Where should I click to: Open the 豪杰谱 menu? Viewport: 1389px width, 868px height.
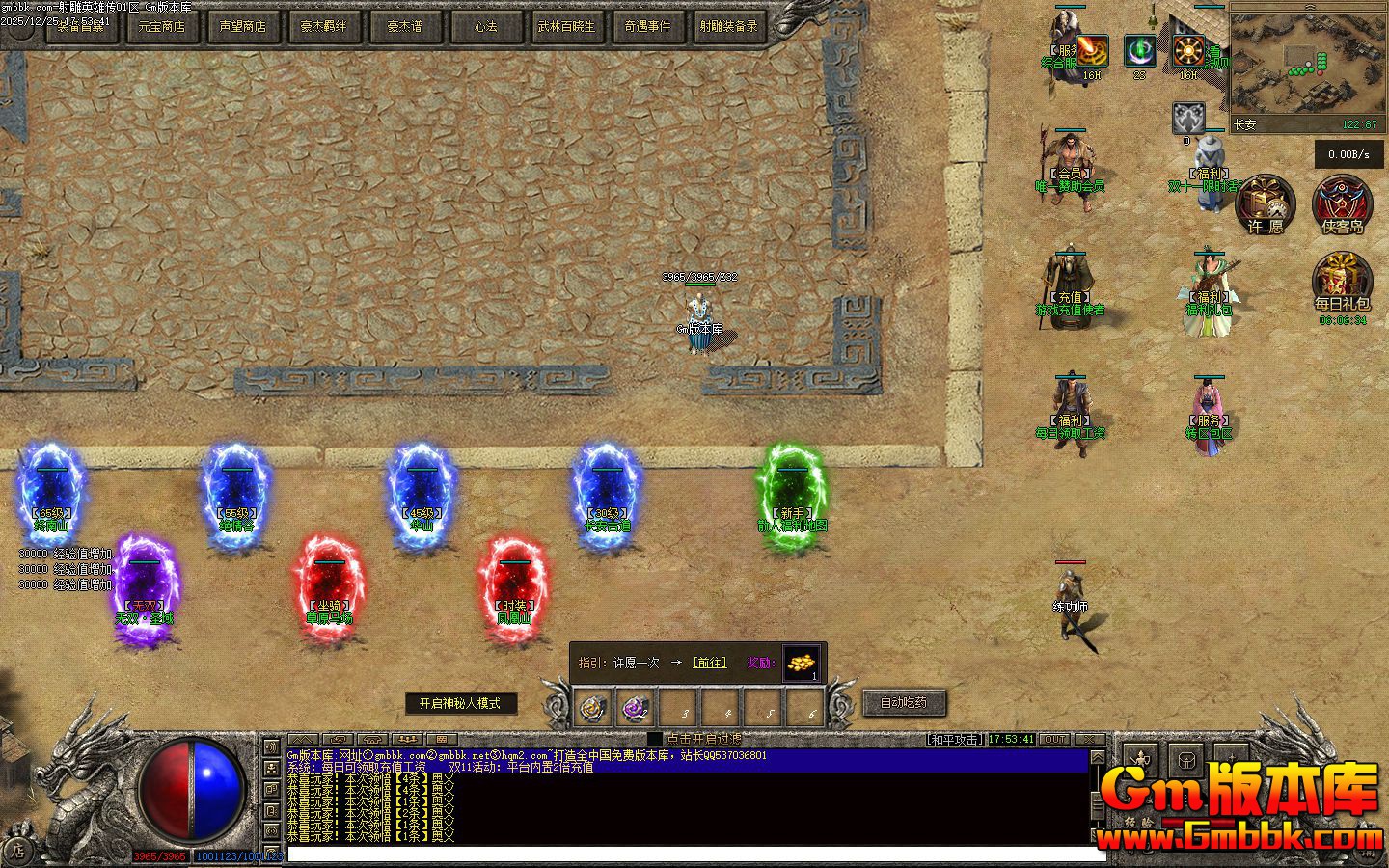[405, 27]
